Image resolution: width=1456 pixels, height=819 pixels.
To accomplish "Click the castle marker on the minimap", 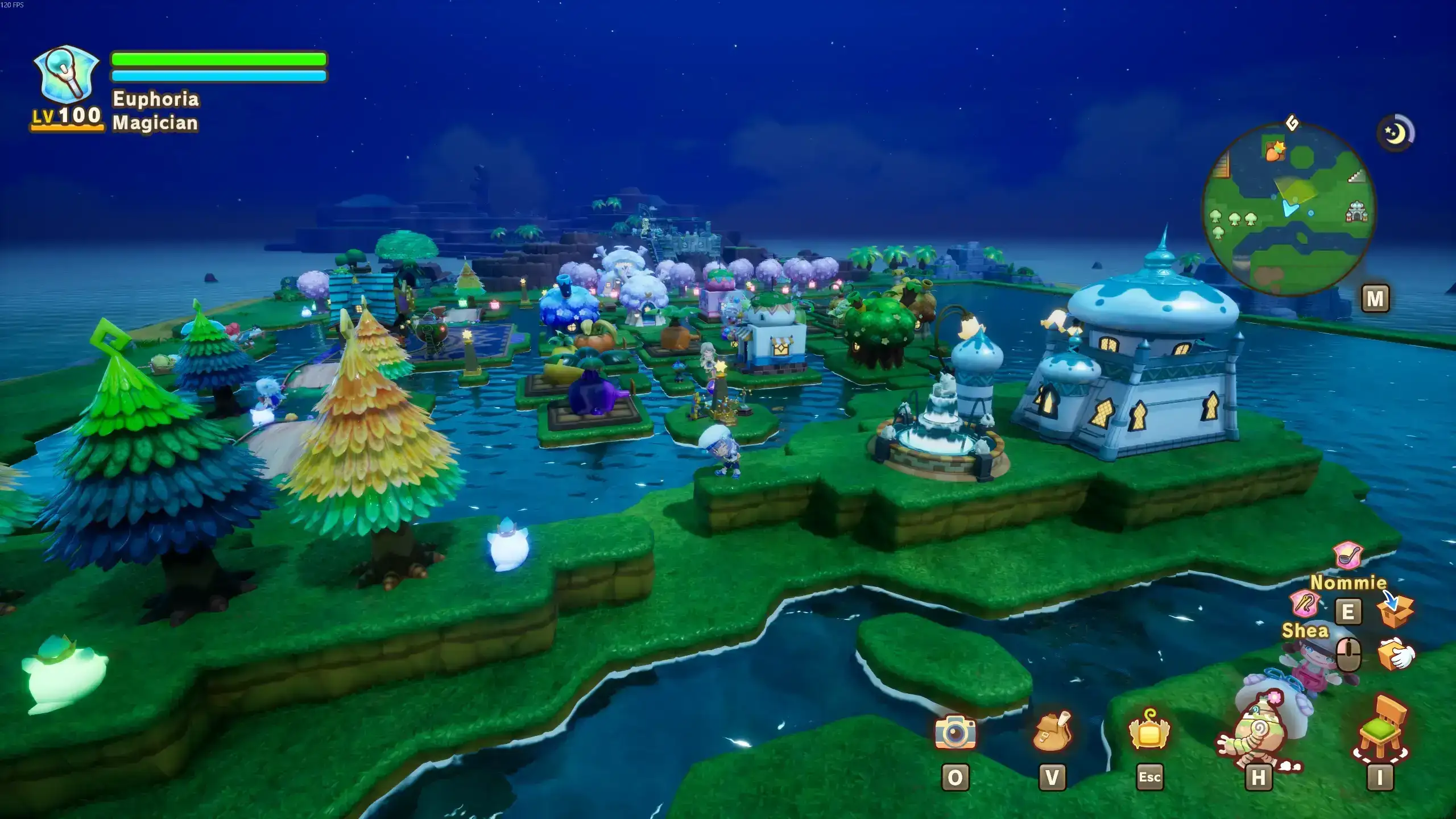I will pyautogui.click(x=1356, y=212).
